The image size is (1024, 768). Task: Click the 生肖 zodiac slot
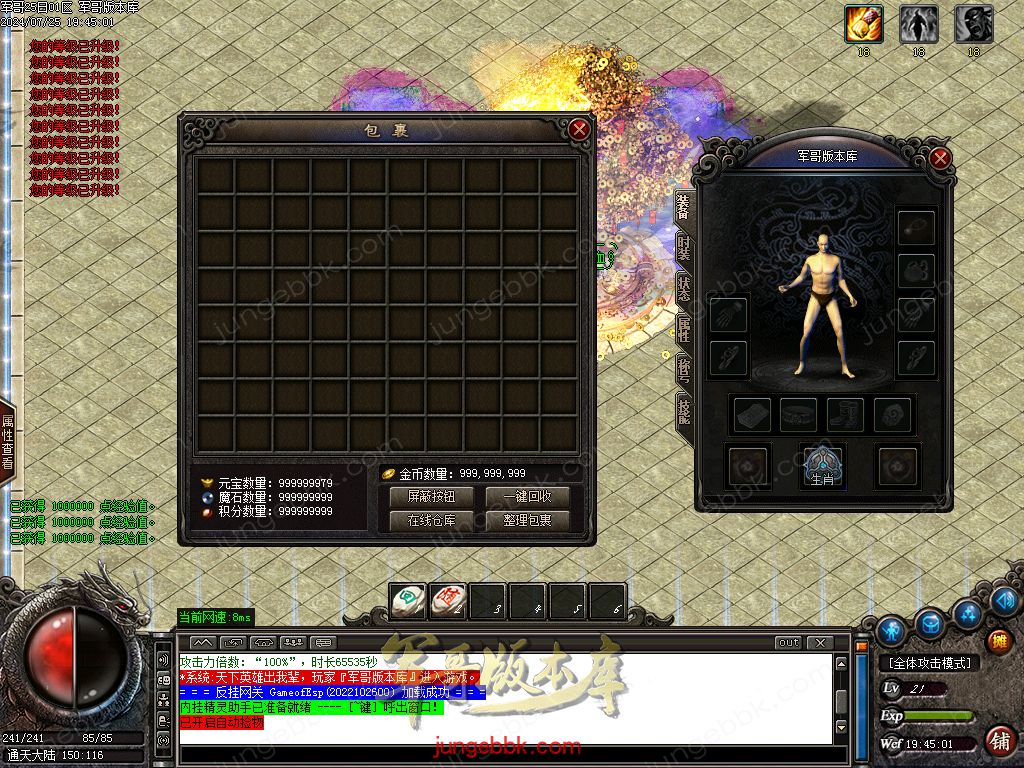[823, 466]
